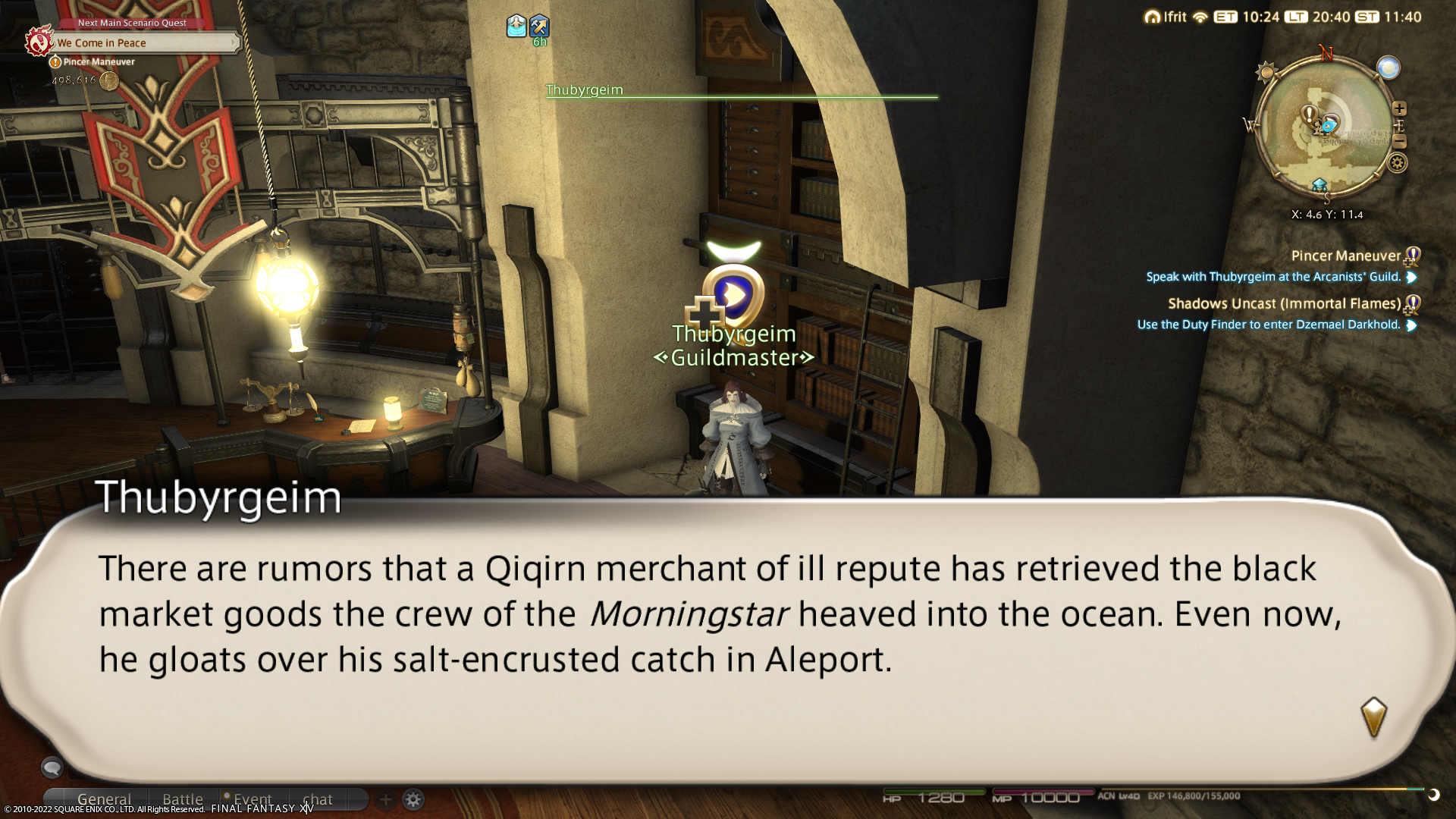Click the weather orb on the minimap
The height and width of the screenshot is (819, 1456).
tap(1388, 68)
